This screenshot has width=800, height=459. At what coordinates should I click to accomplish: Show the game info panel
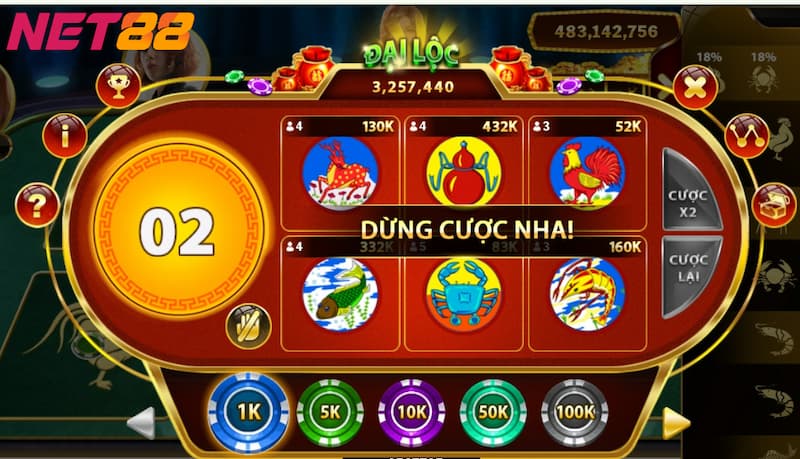click(66, 135)
